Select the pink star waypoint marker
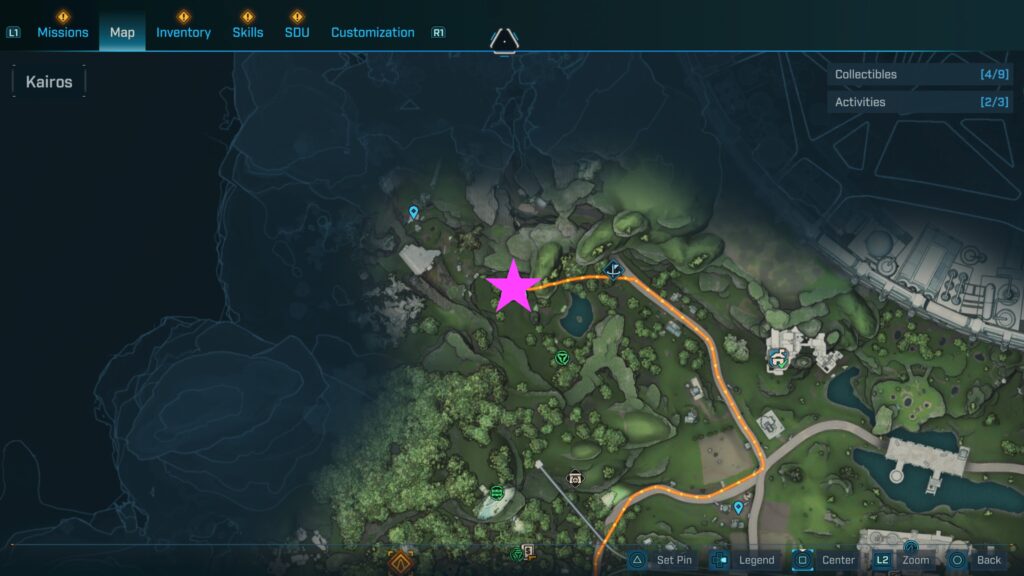The width and height of the screenshot is (1024, 576). tap(513, 285)
